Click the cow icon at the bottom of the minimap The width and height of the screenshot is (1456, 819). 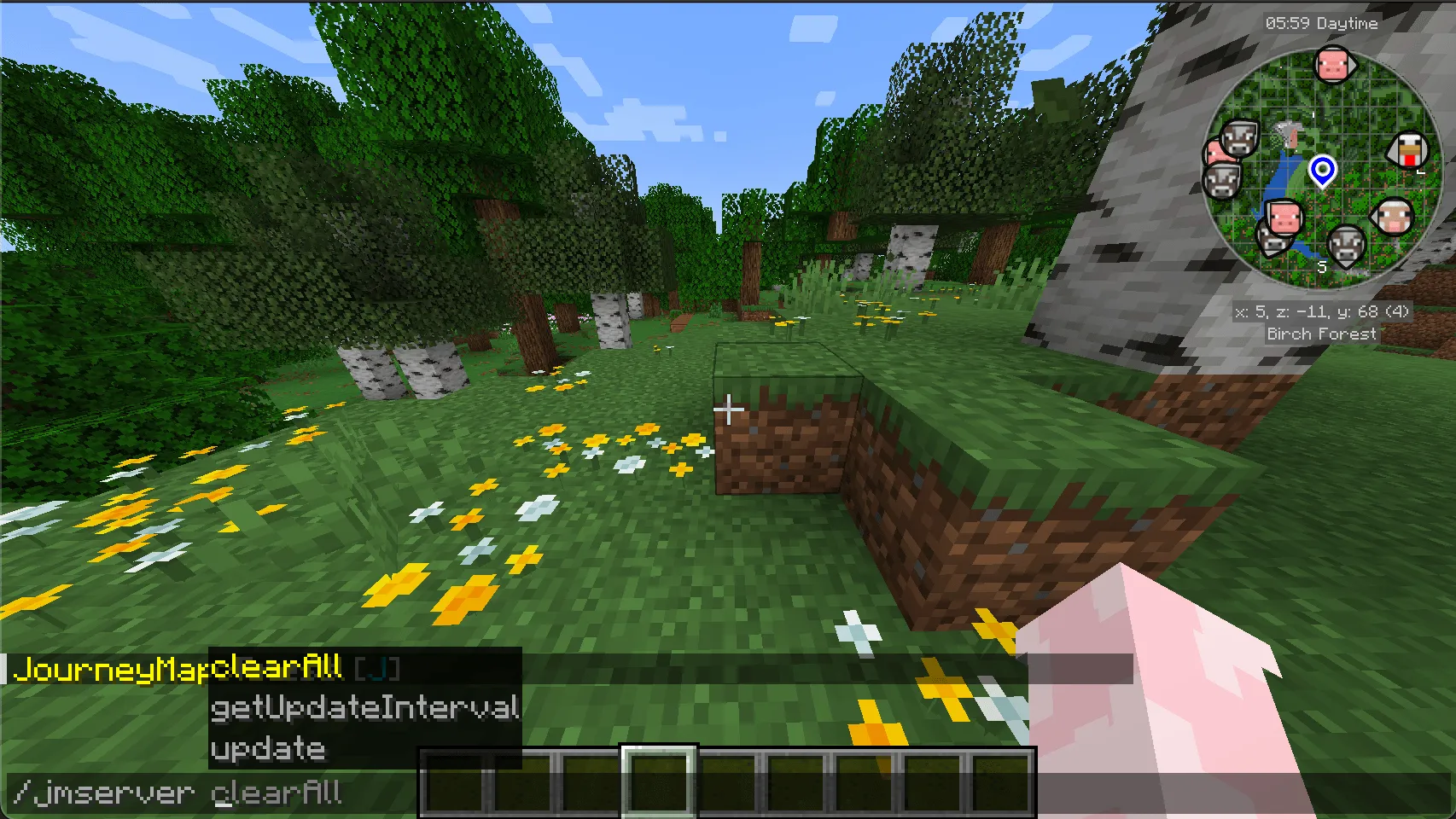click(1347, 246)
